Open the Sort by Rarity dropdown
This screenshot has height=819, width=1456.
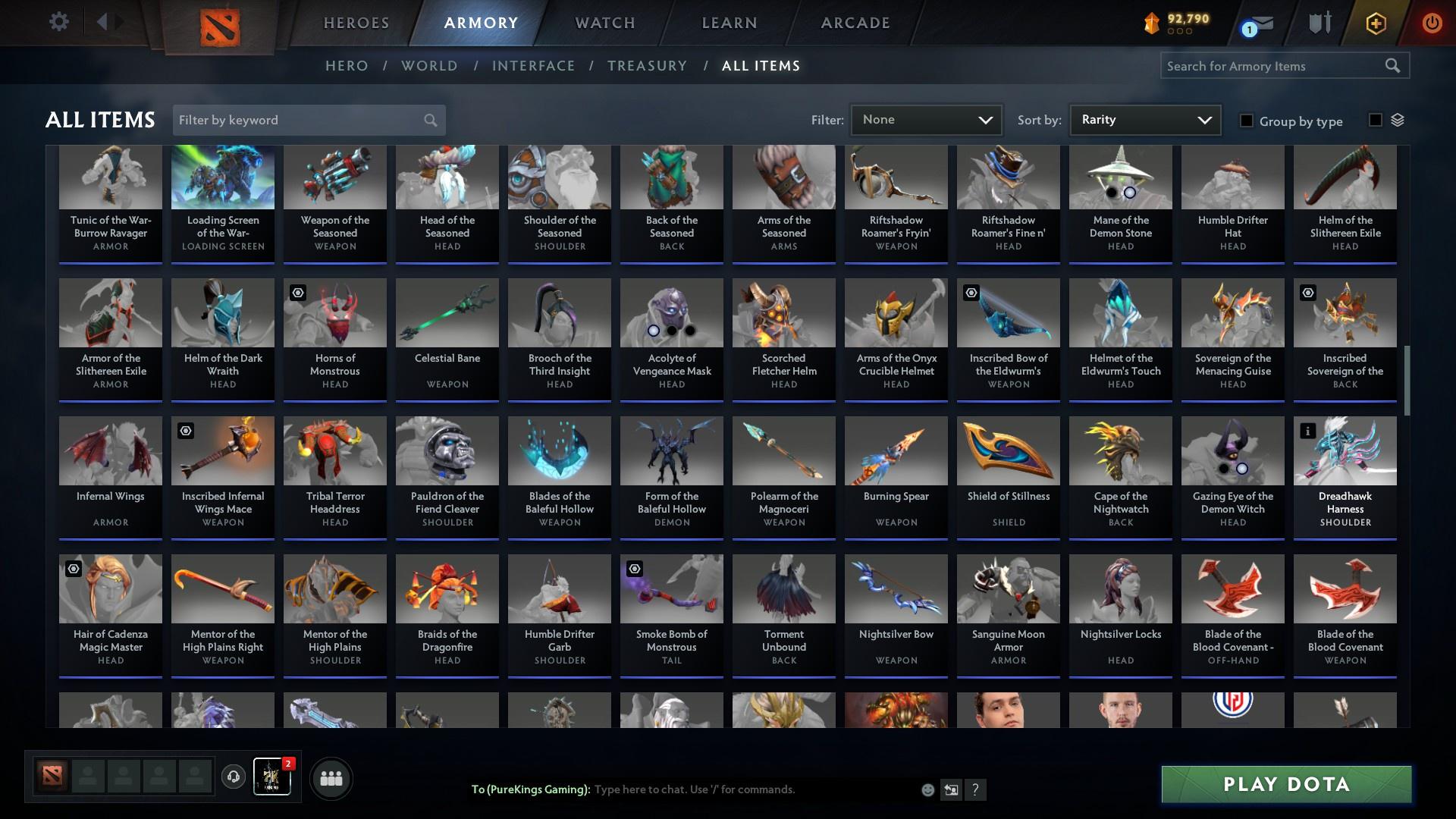tap(1144, 119)
